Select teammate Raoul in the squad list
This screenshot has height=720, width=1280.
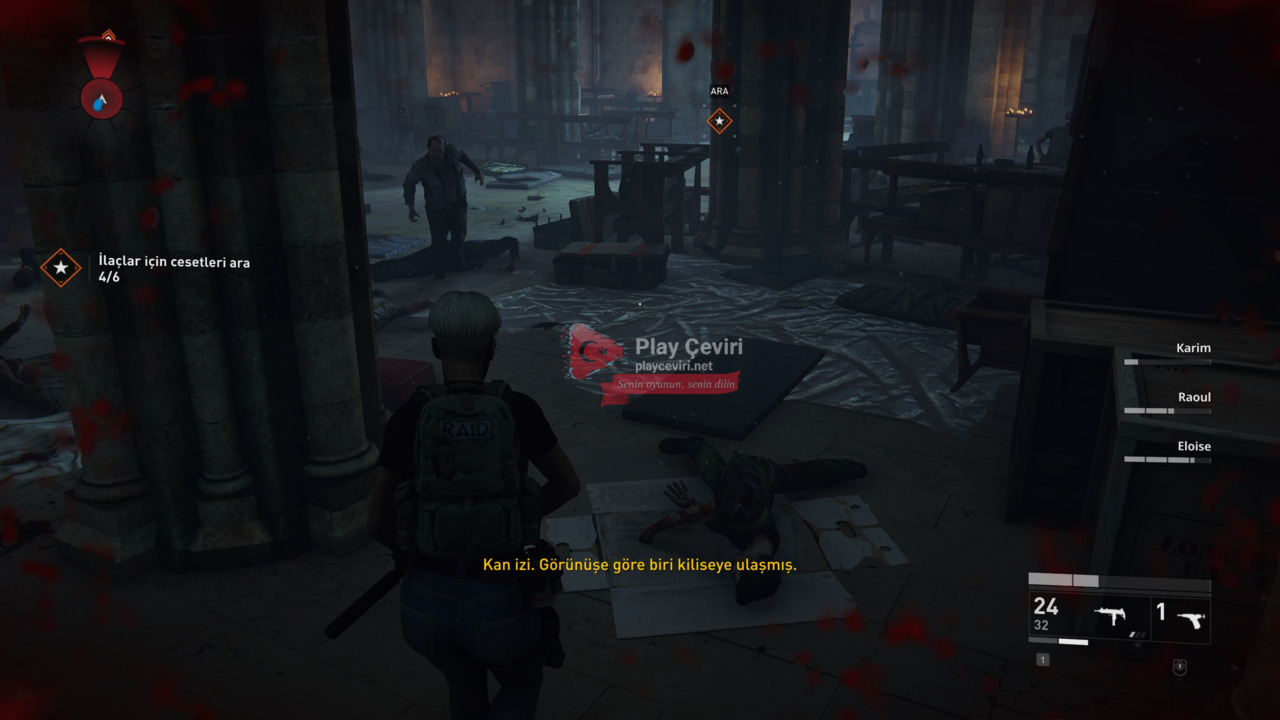1193,398
